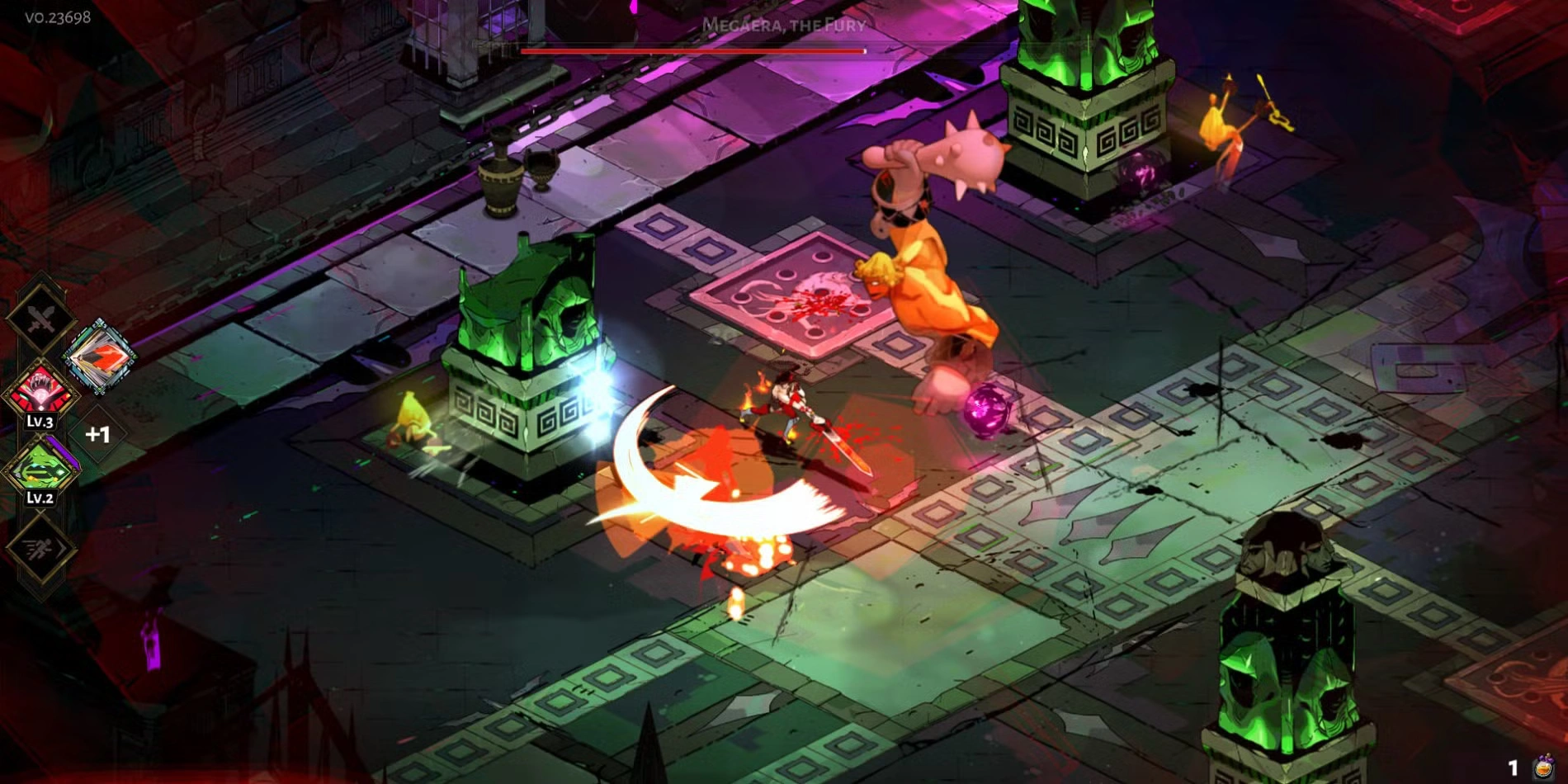Open the silver-framed red trait icon
The width and height of the screenshot is (1568, 784).
pos(99,357)
